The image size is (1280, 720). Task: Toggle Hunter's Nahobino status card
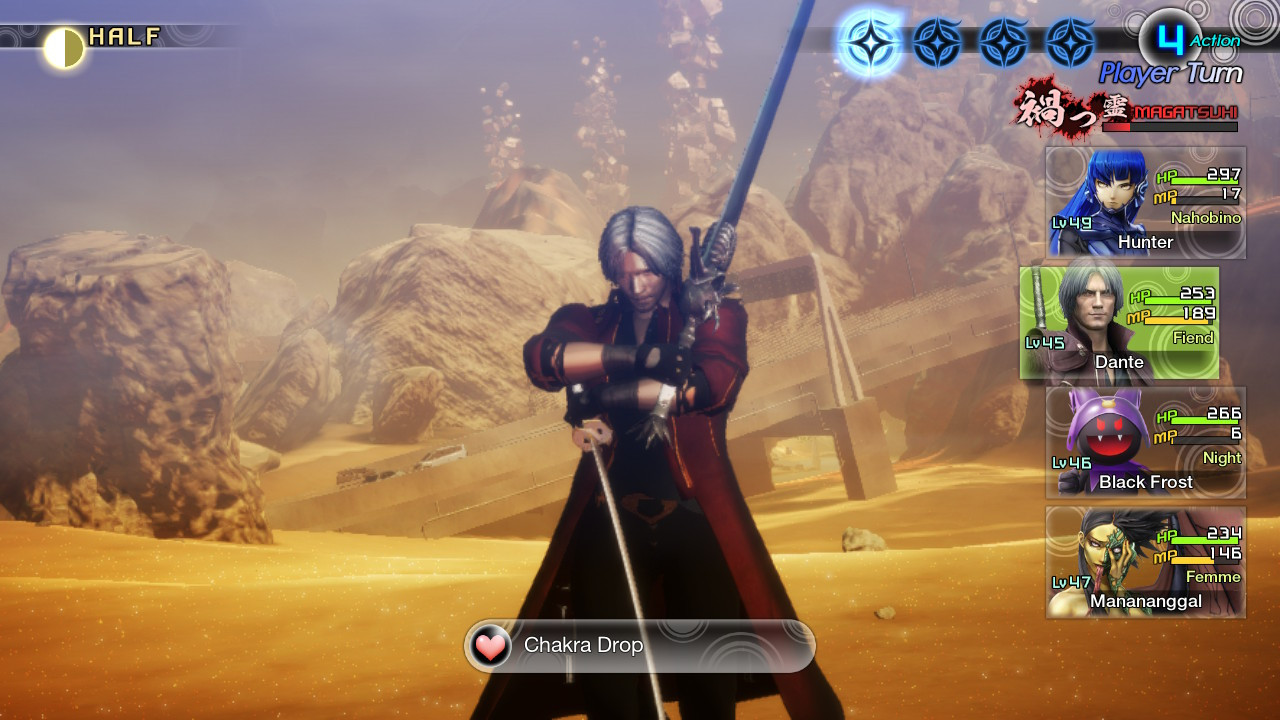[1145, 200]
